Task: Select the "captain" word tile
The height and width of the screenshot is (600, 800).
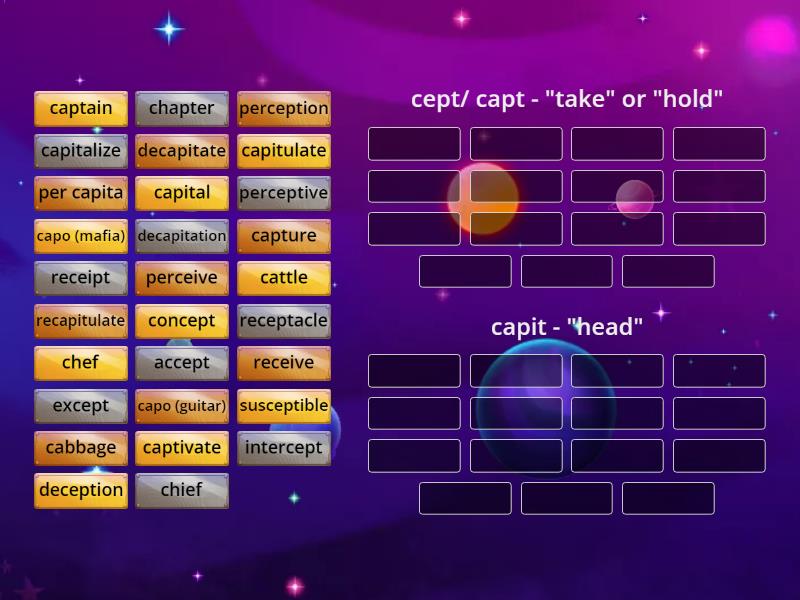Action: 81,108
